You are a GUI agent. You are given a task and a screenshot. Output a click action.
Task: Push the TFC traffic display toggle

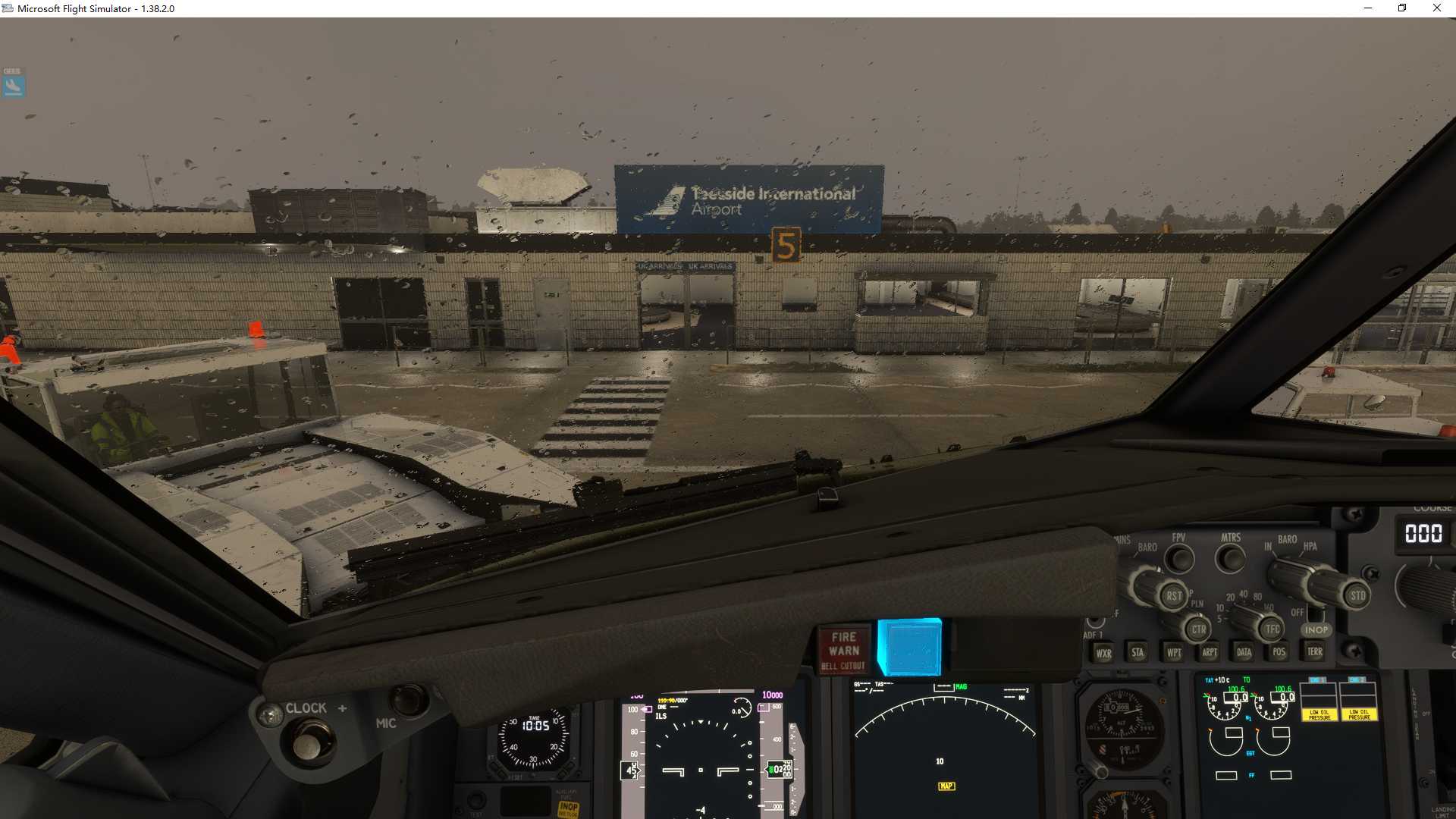[1273, 629]
